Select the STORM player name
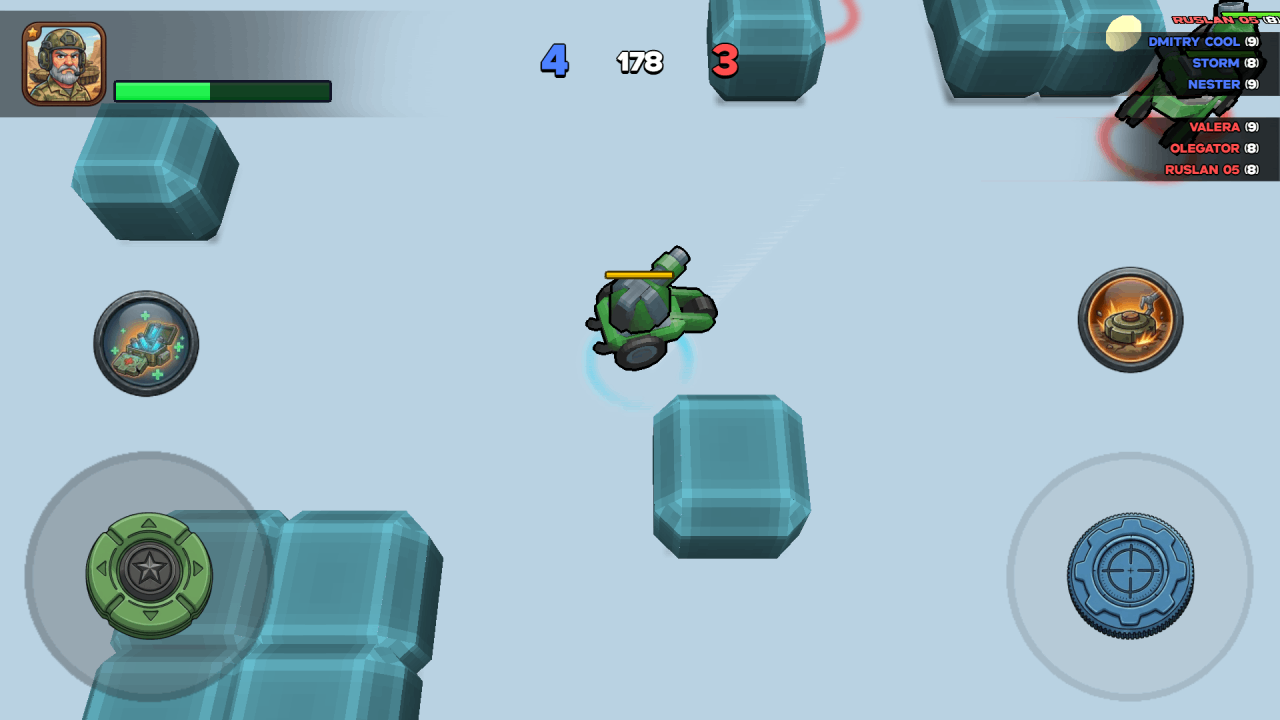This screenshot has height=720, width=1280. click(1216, 62)
